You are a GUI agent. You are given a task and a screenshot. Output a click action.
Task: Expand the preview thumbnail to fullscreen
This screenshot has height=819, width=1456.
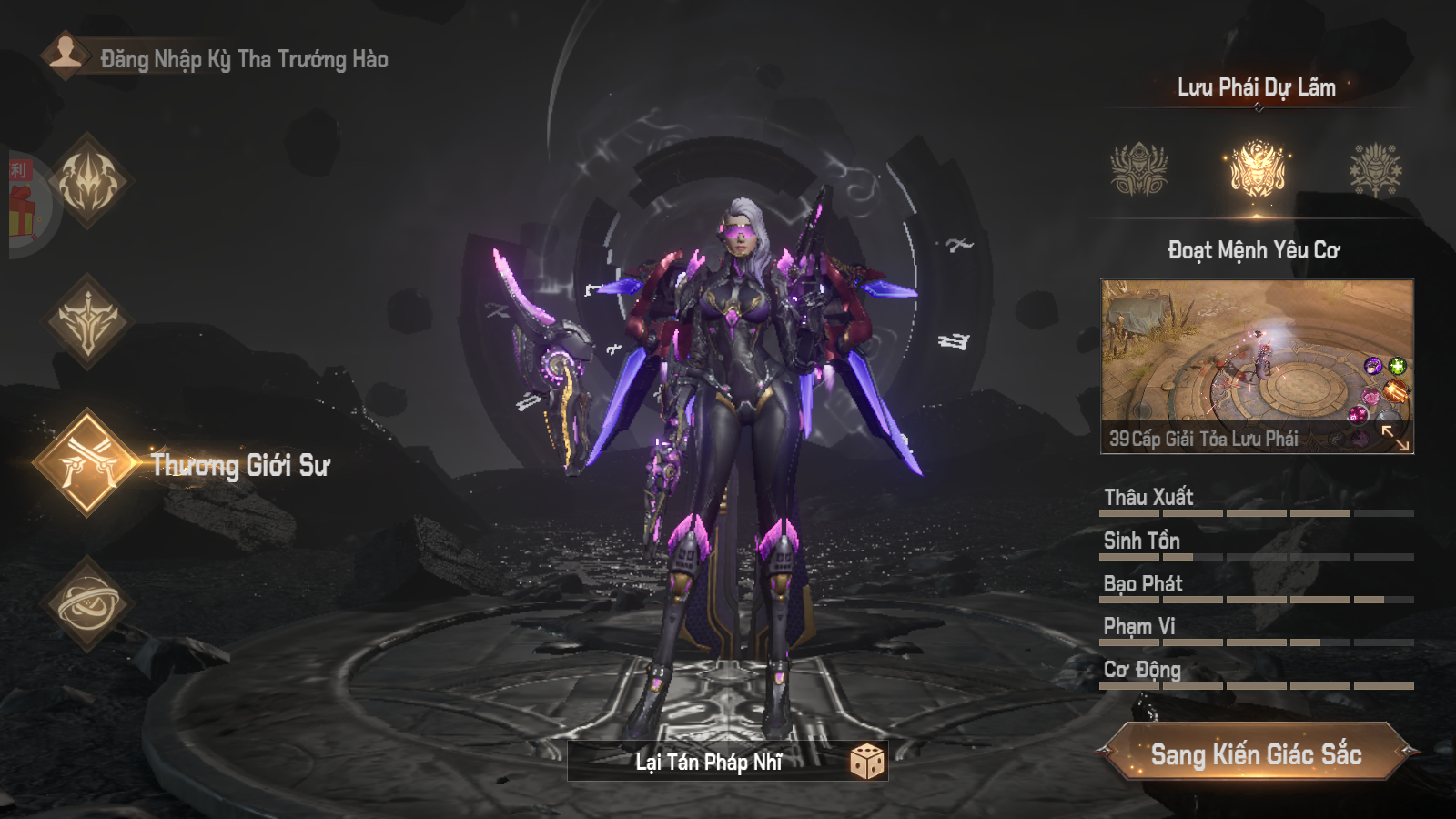(1394, 438)
